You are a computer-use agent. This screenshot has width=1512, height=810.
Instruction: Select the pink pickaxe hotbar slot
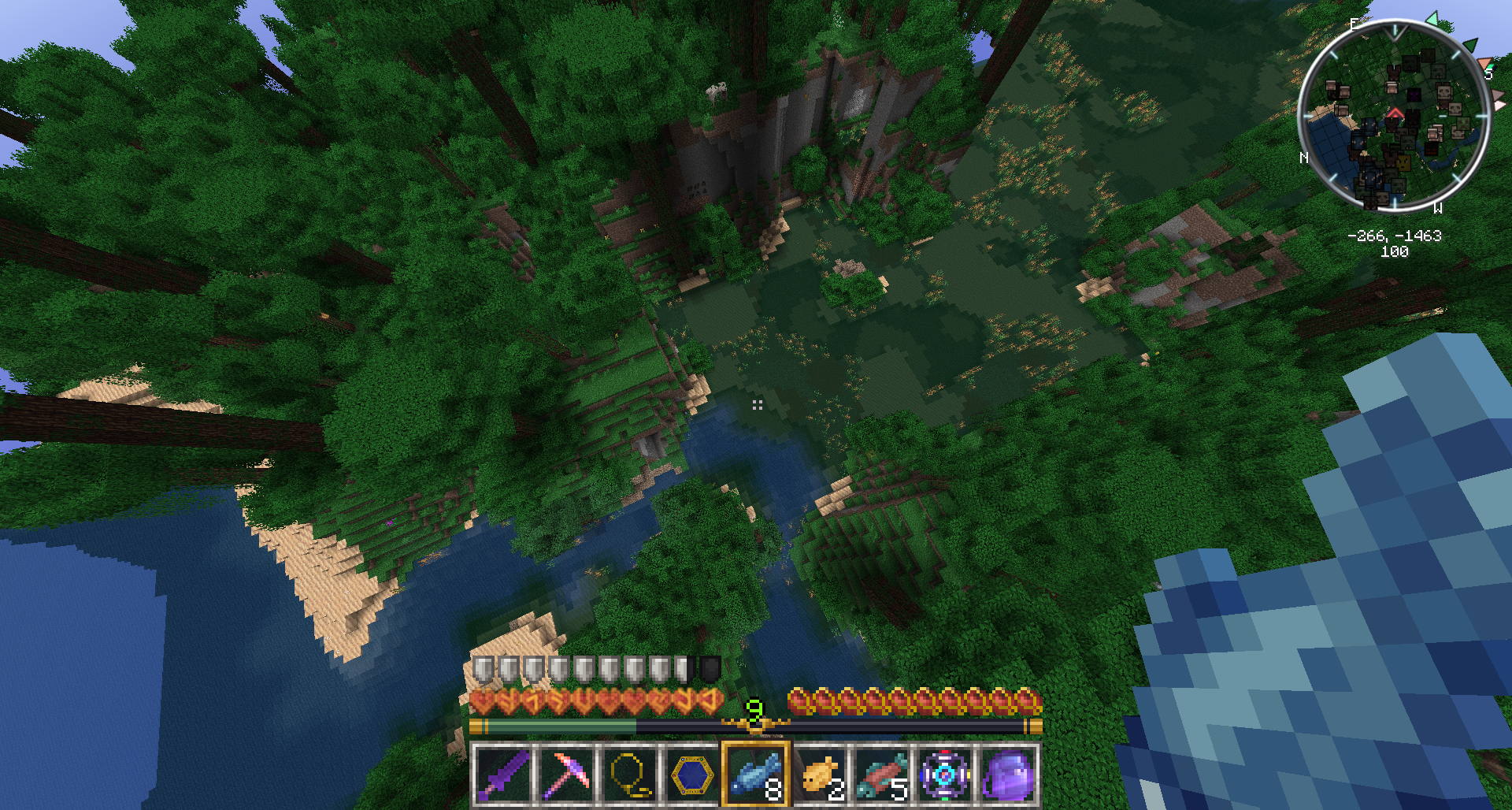click(565, 775)
